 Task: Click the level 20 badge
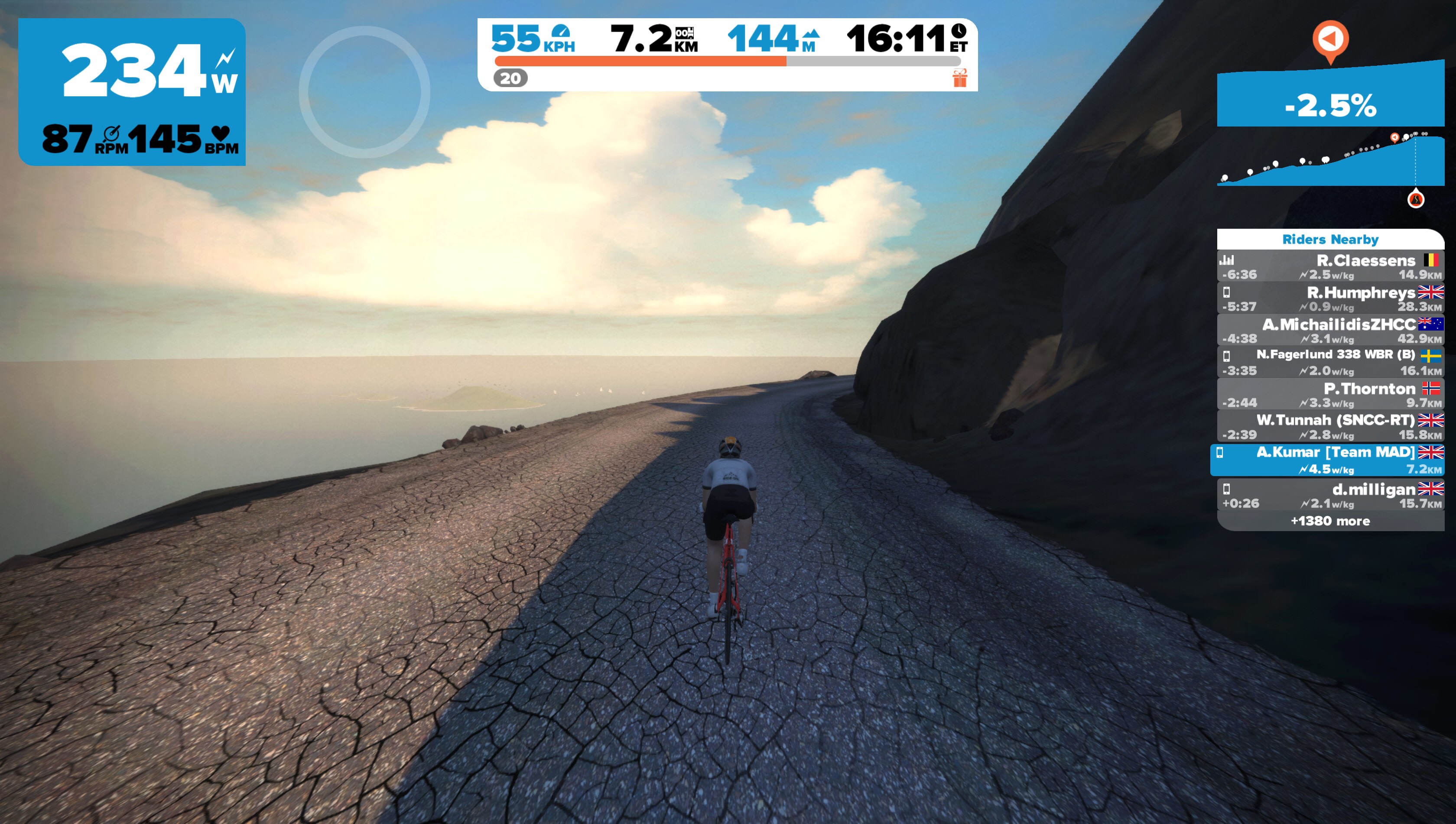point(510,78)
